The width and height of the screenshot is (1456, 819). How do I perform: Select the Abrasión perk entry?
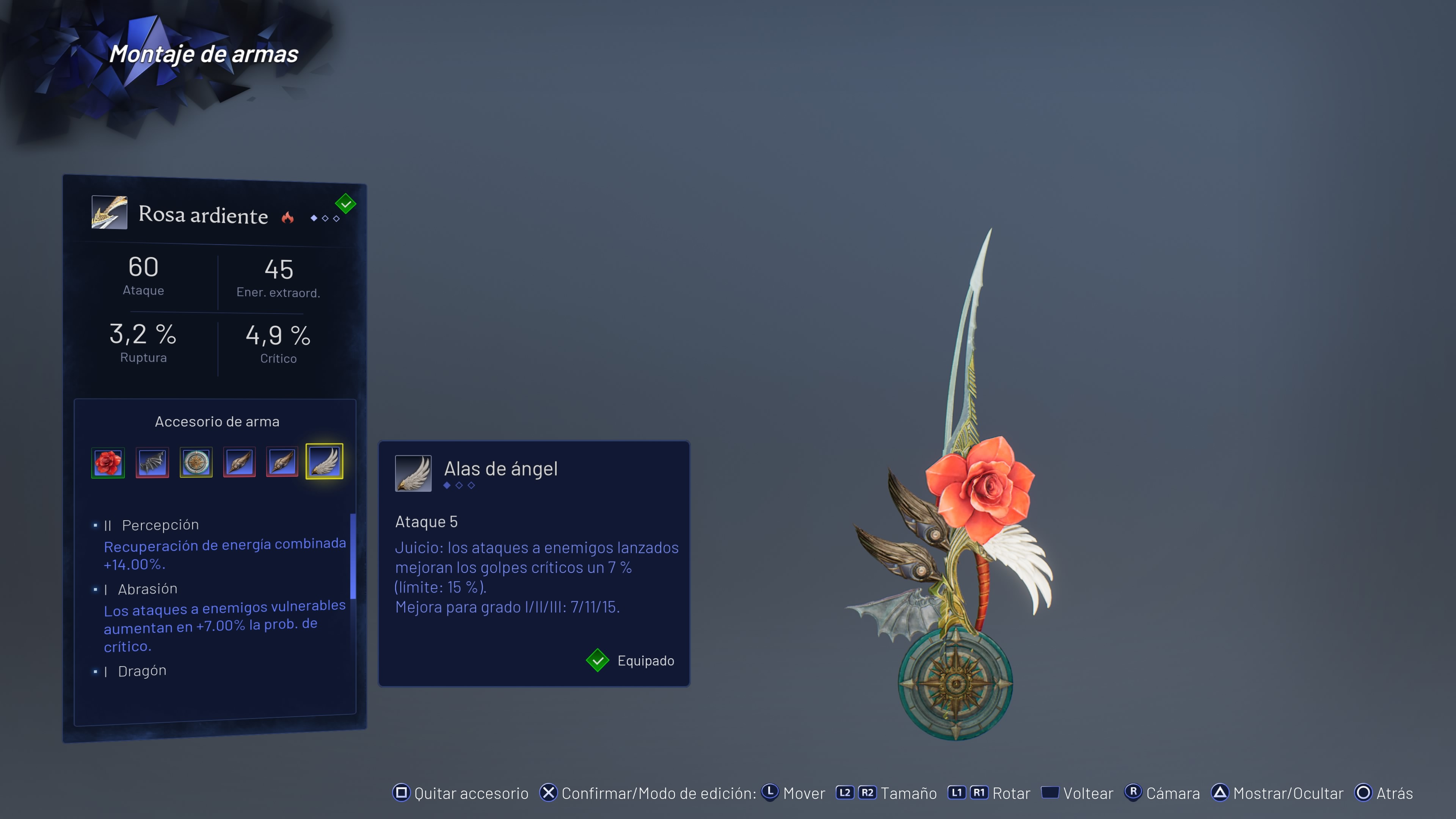point(147,589)
